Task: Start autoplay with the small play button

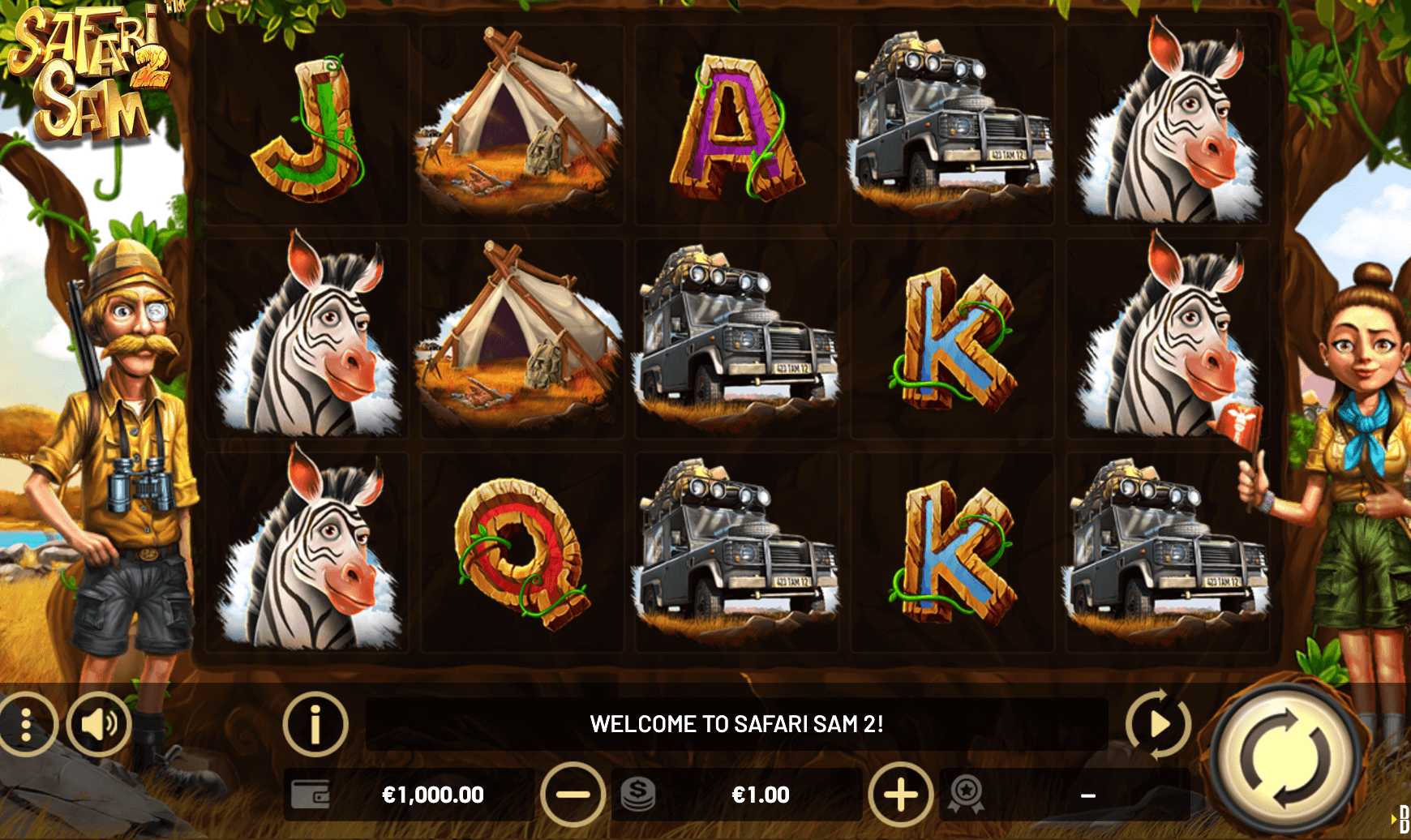Action: 1158,723
